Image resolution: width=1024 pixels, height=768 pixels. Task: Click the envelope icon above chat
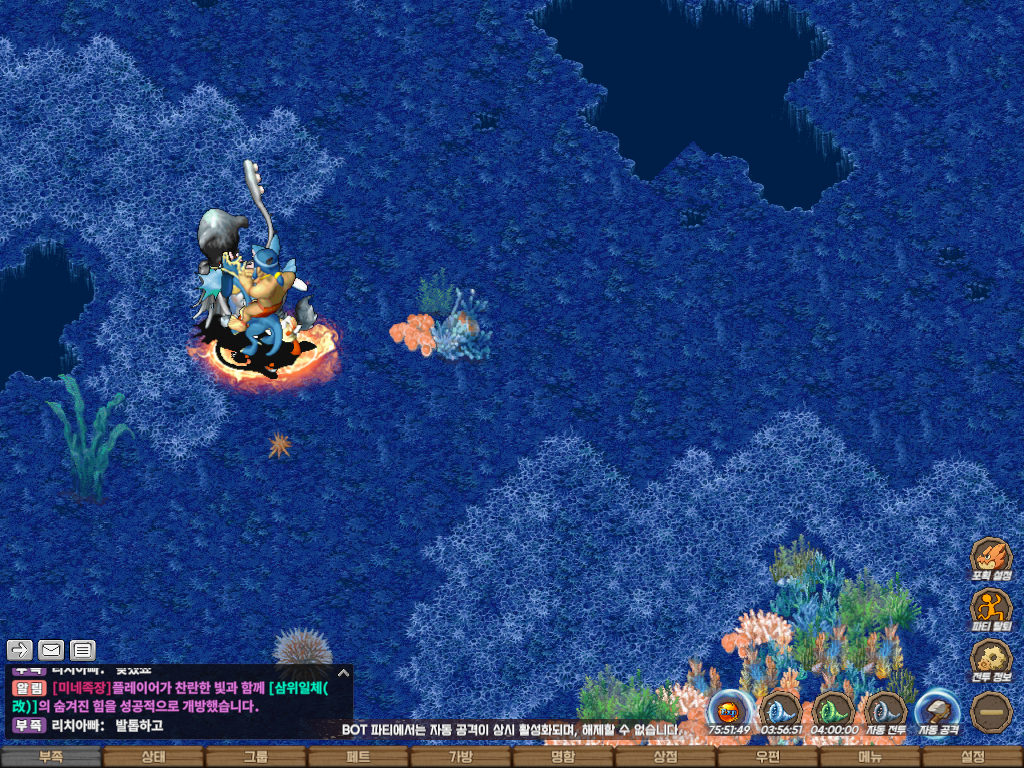(51, 650)
